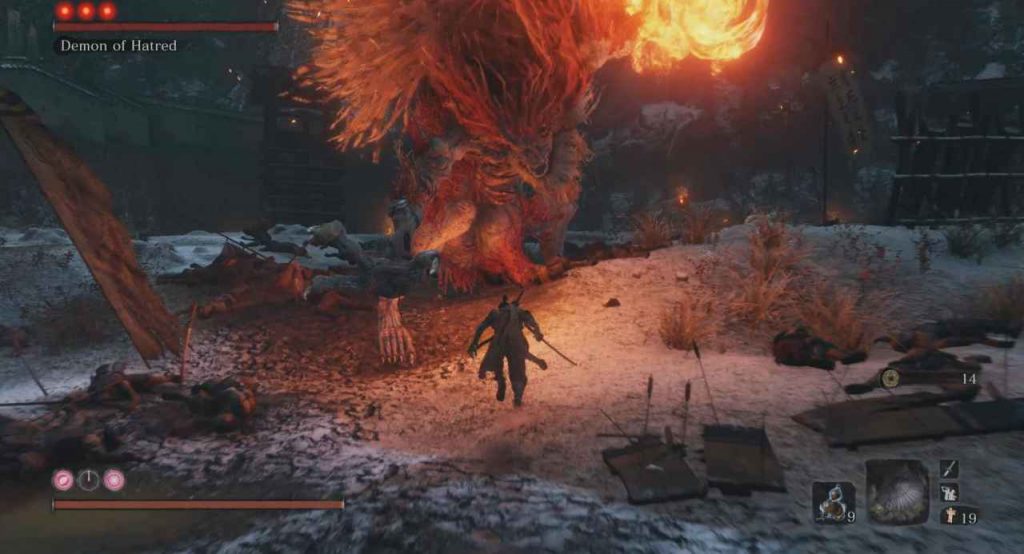Click the spirit emblem figure icon
This screenshot has width=1024, height=554.
tap(948, 516)
